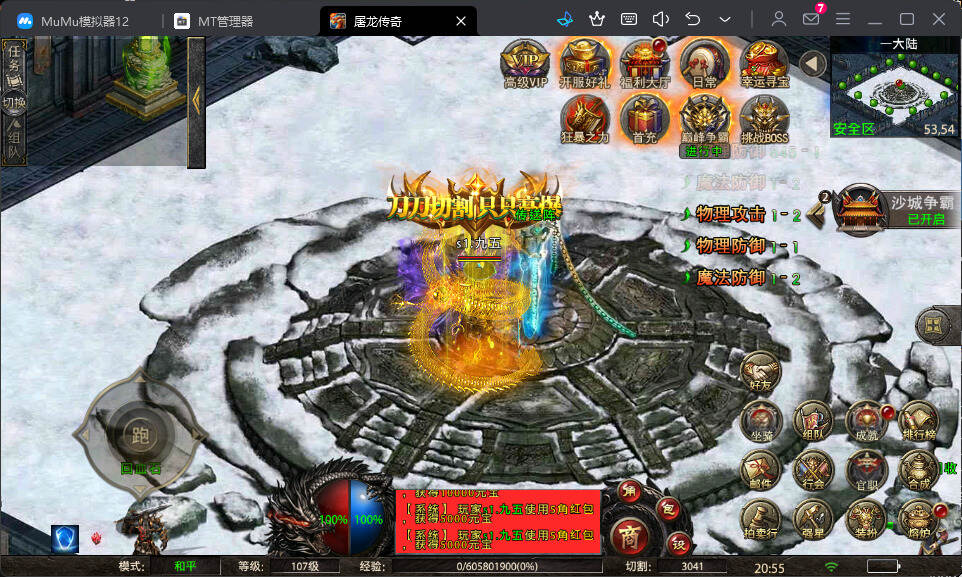Show the 排行榜 leaderboard
962x577 pixels.
[x=918, y=422]
